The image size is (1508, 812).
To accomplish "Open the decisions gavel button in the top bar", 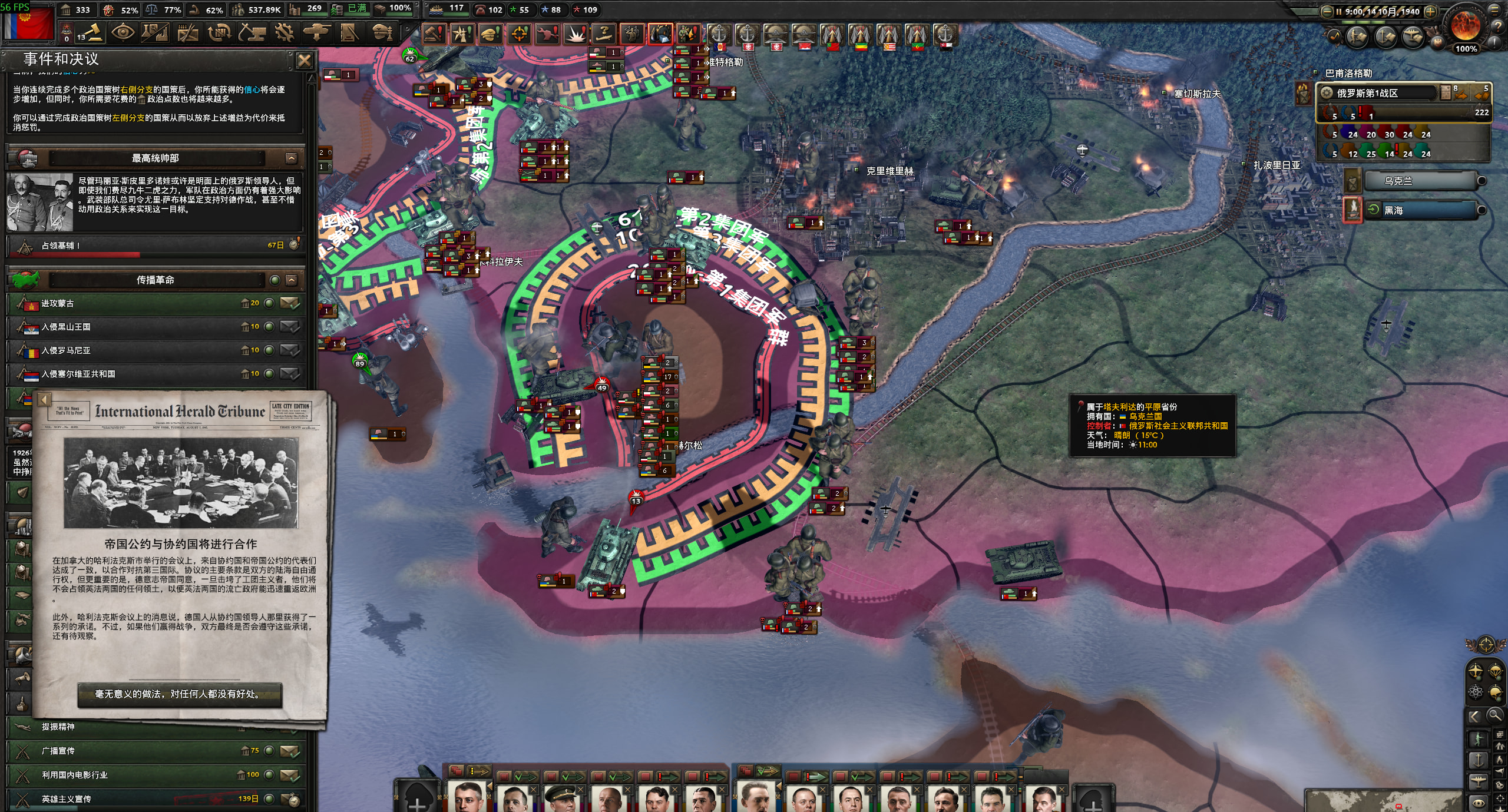I will pos(90,32).
